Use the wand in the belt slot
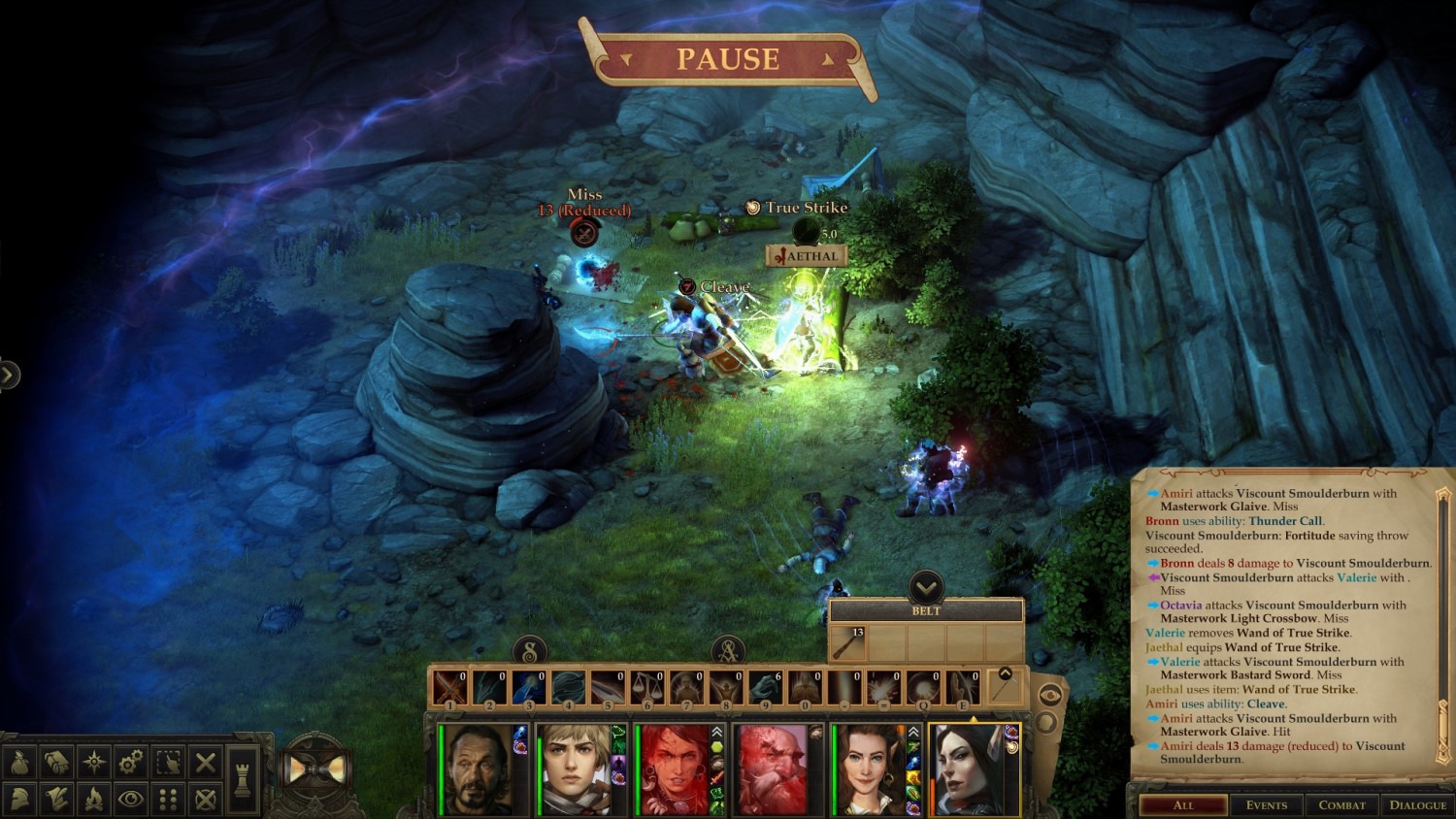The width and height of the screenshot is (1456, 819). [x=847, y=642]
